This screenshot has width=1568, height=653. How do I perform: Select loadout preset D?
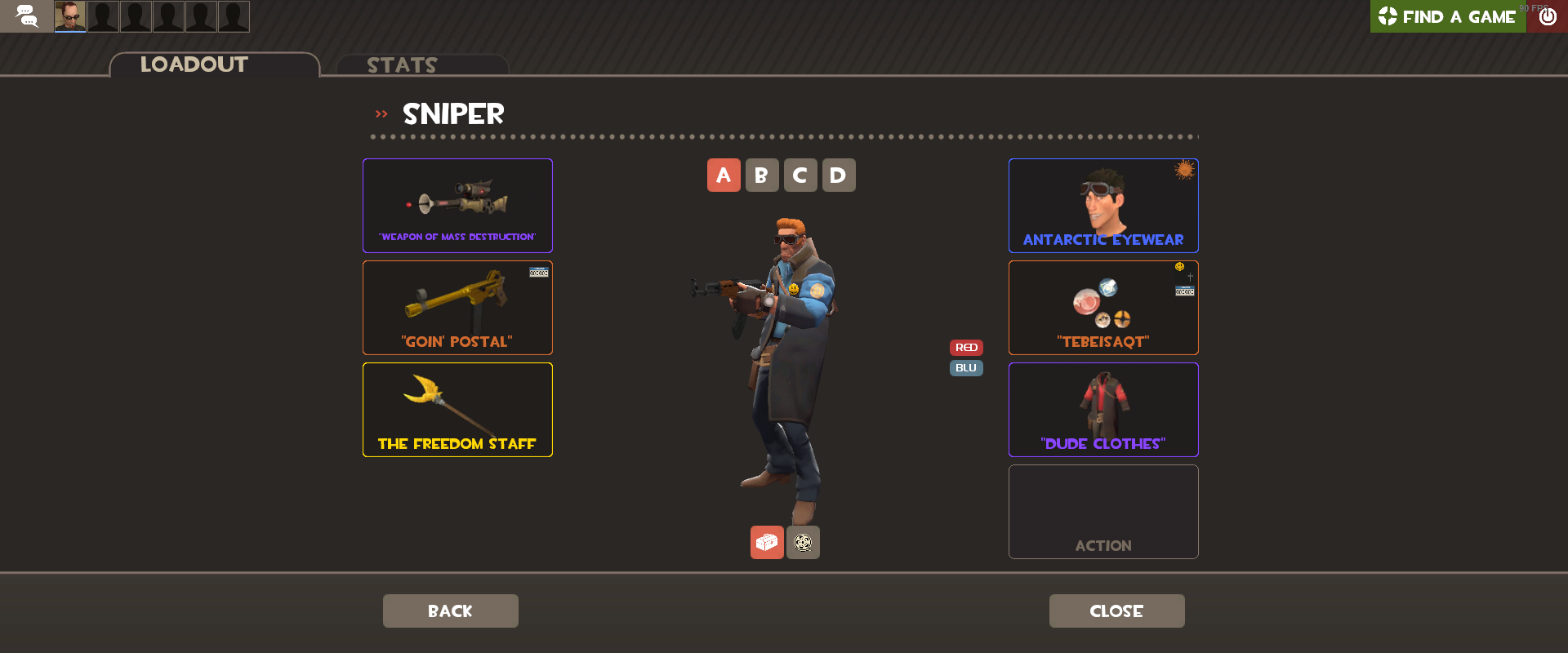839,175
